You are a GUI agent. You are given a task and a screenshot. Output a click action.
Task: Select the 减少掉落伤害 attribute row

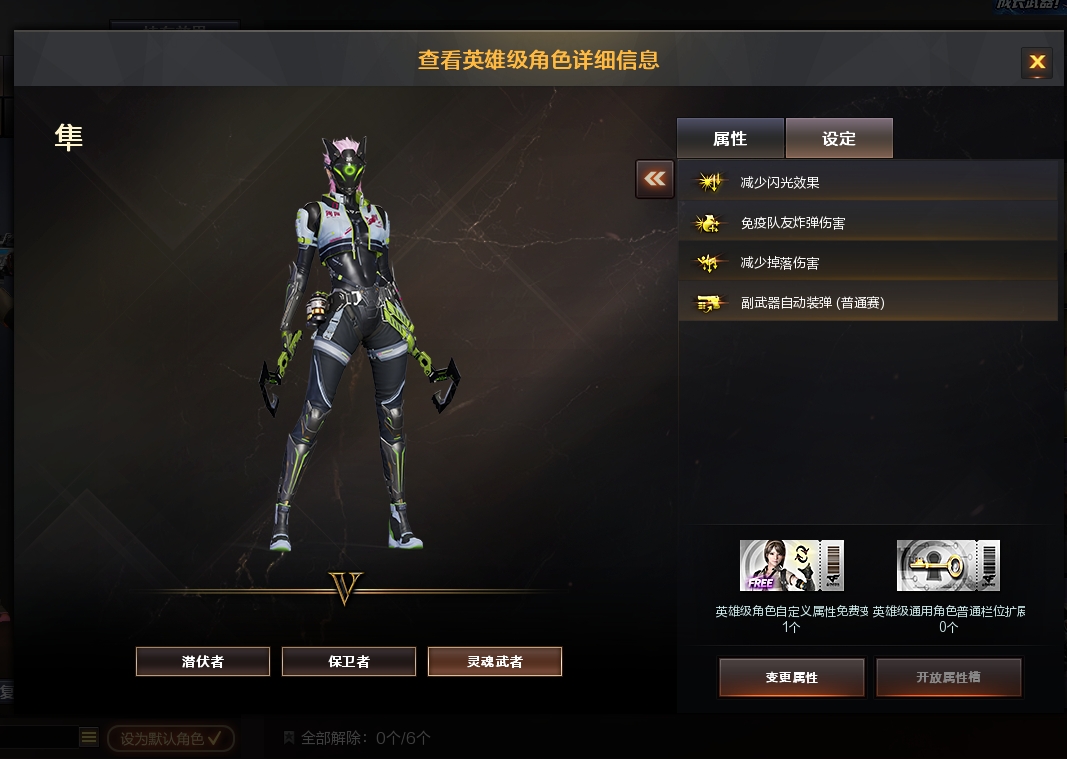[868, 262]
